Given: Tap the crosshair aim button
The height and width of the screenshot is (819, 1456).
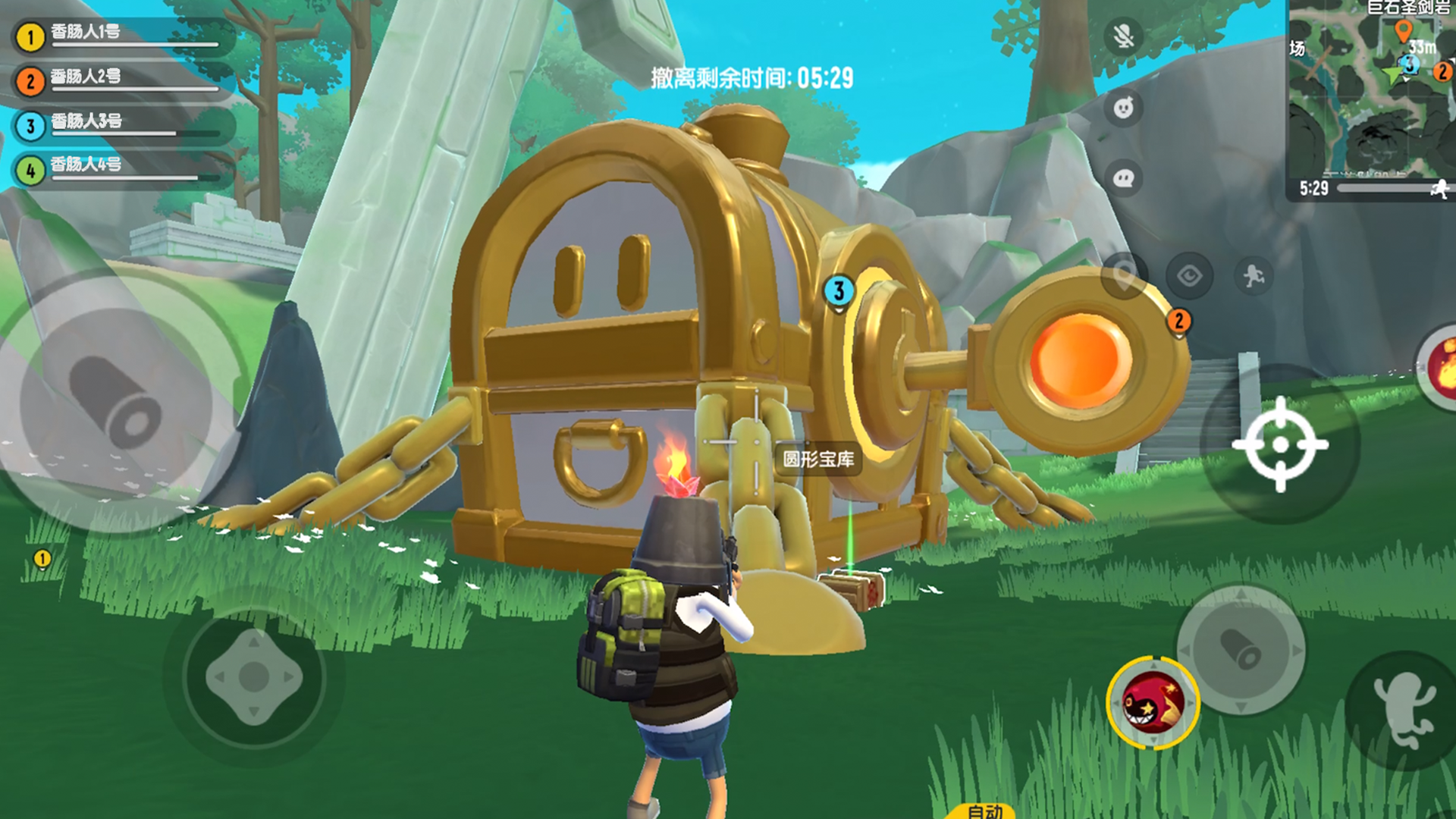Looking at the screenshot, I should (1280, 444).
